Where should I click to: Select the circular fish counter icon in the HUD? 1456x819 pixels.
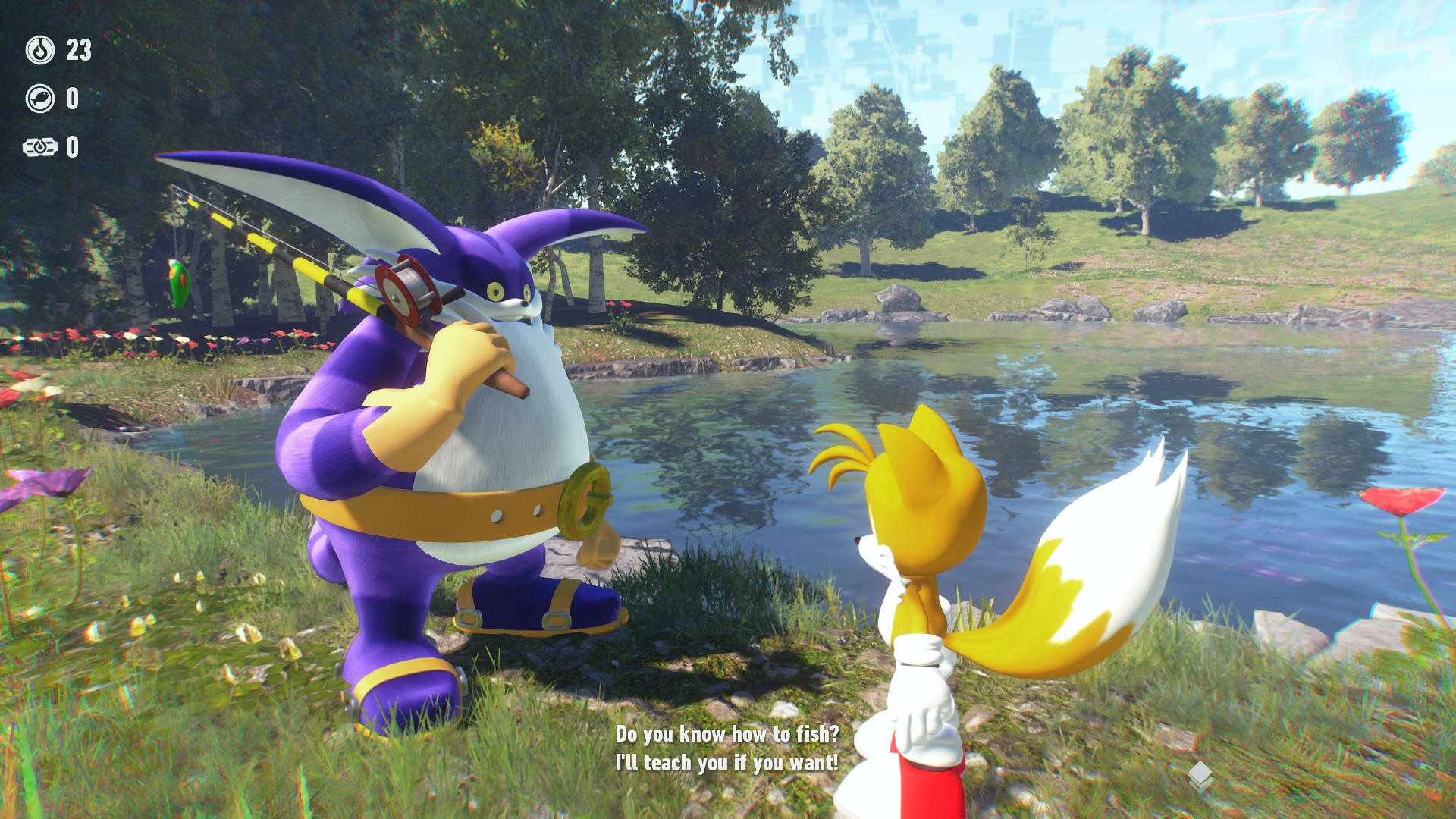pos(42,97)
